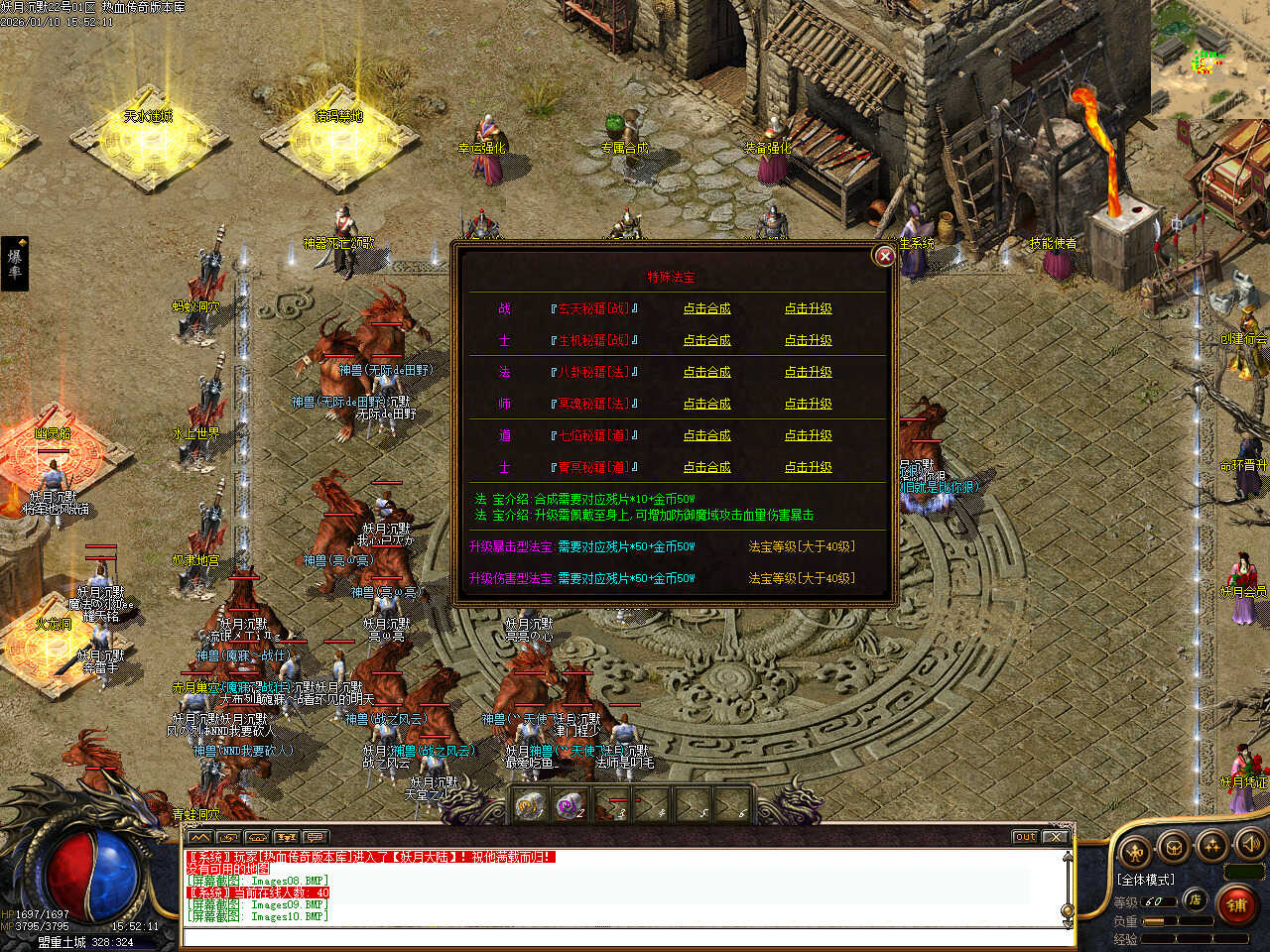Upgrade the 生机秘籍[战] treasure
This screenshot has width=1270, height=952.
pos(808,340)
